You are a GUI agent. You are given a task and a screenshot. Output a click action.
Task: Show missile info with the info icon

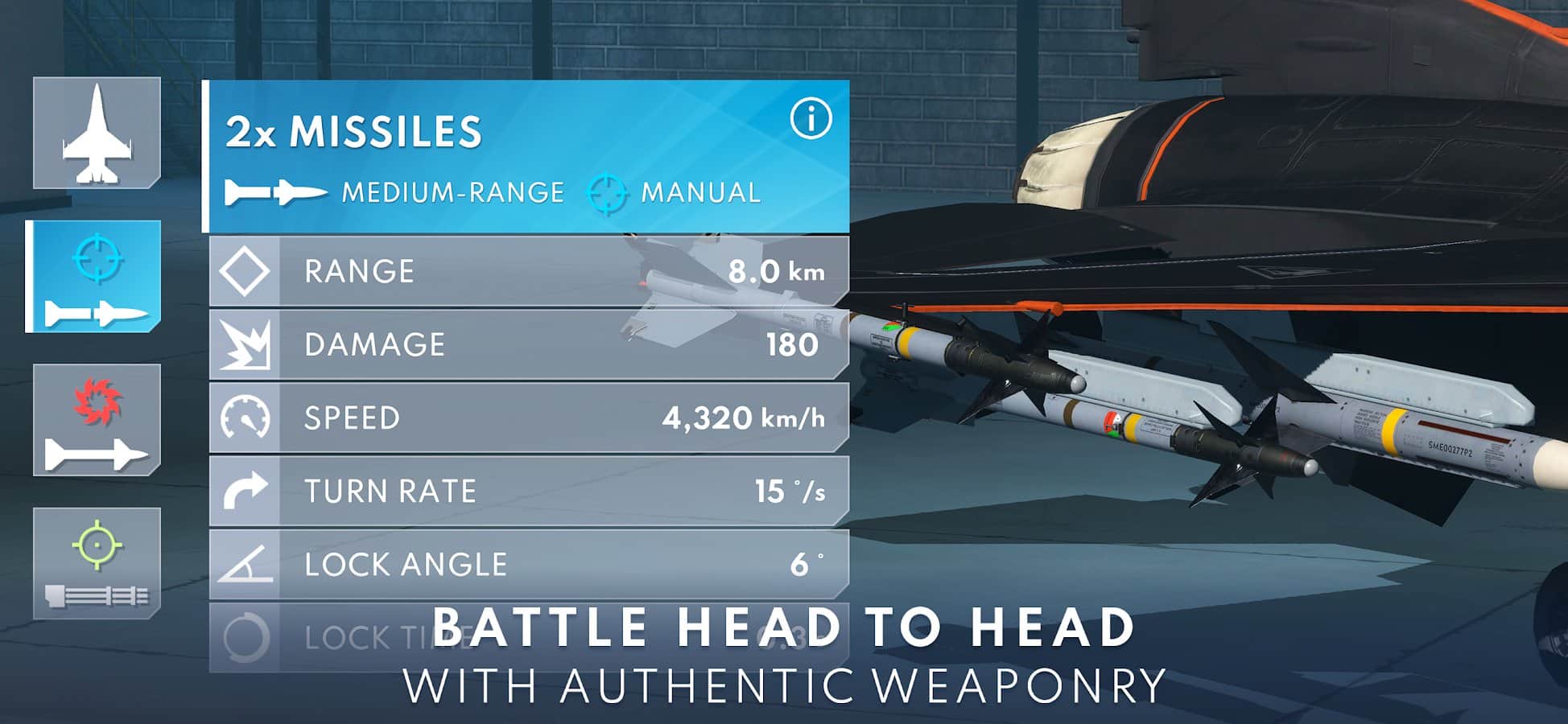pyautogui.click(x=810, y=120)
